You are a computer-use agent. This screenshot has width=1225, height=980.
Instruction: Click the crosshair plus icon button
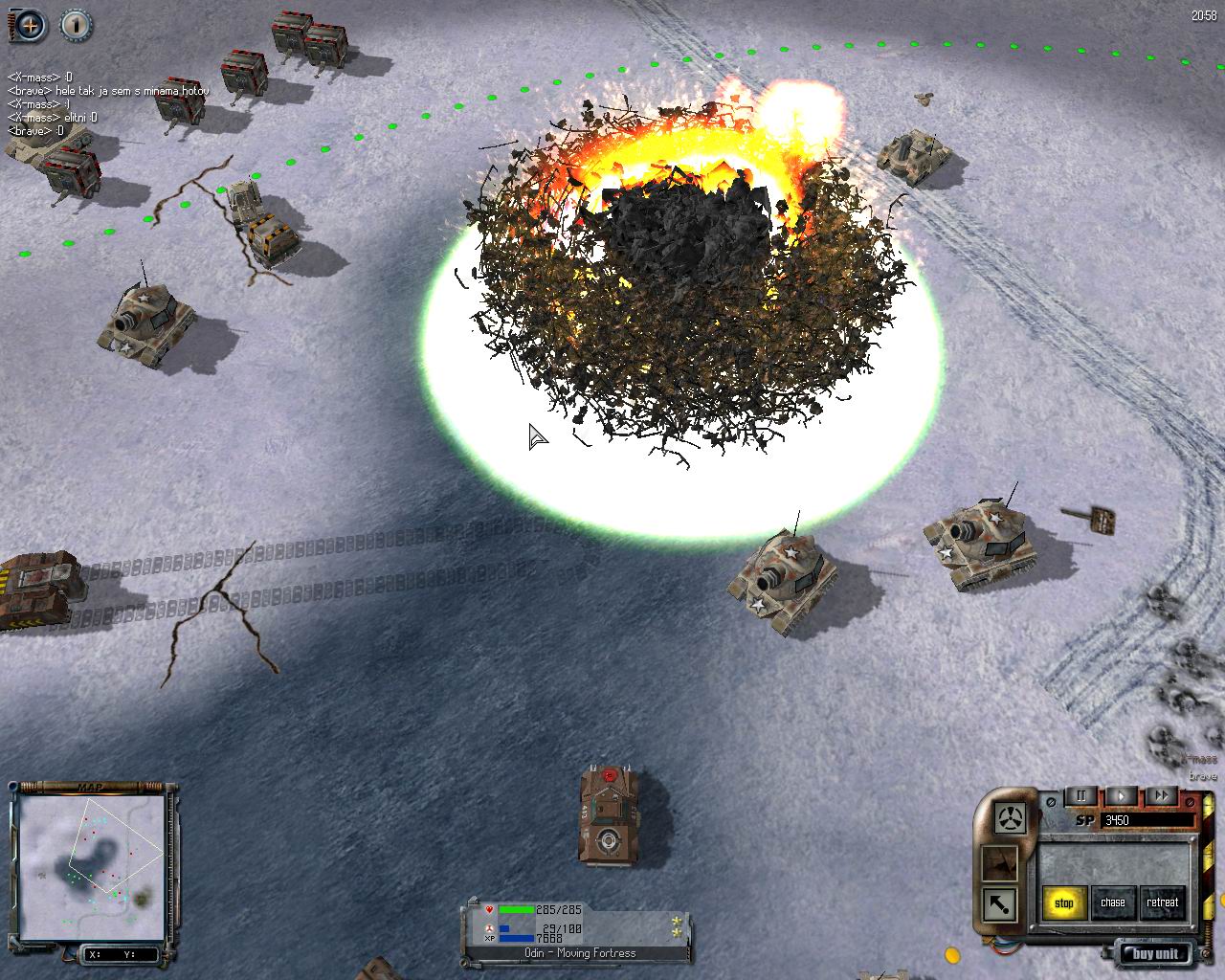30,25
